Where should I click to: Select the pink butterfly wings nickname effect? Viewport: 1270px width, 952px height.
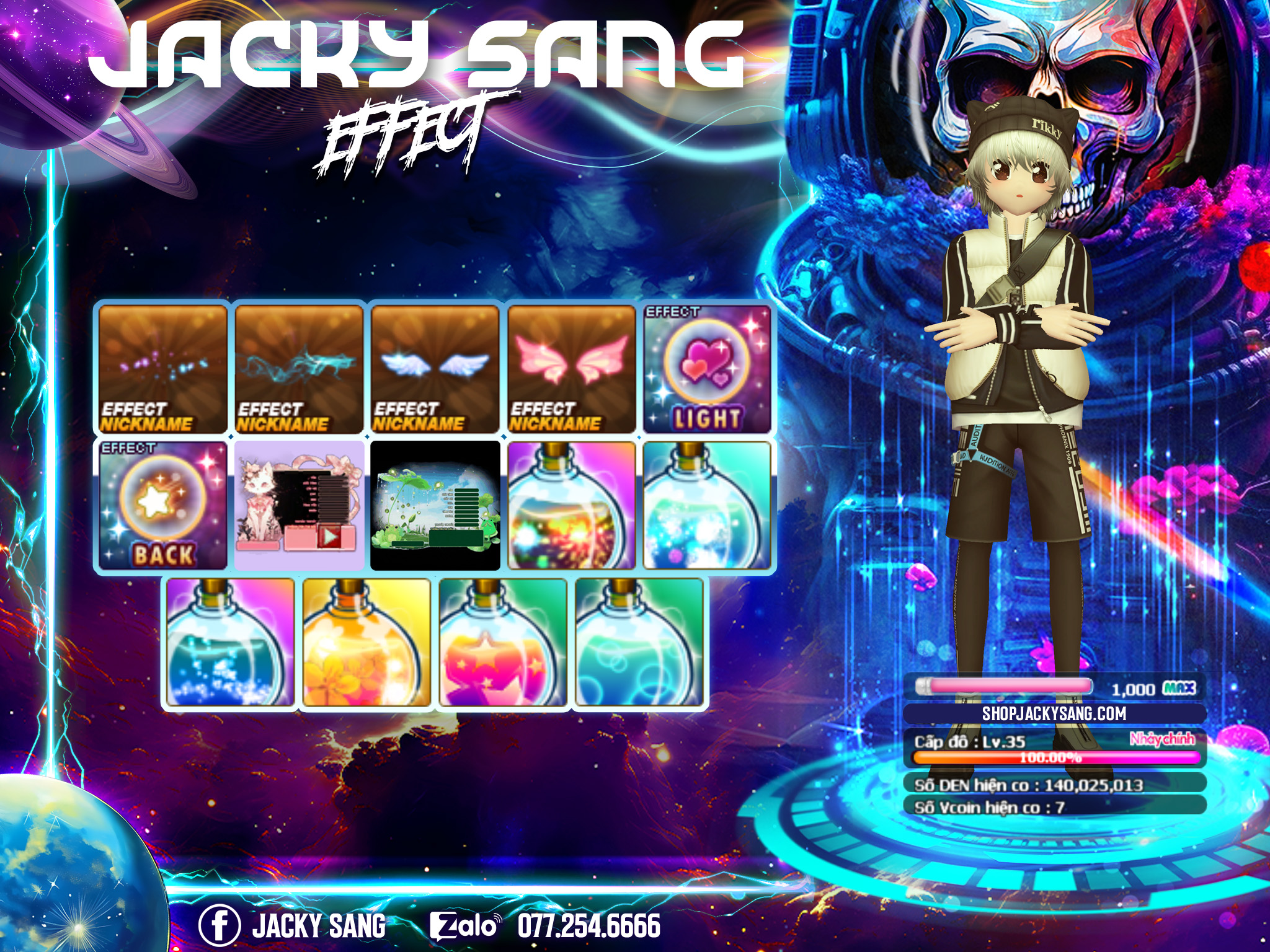click(572, 369)
